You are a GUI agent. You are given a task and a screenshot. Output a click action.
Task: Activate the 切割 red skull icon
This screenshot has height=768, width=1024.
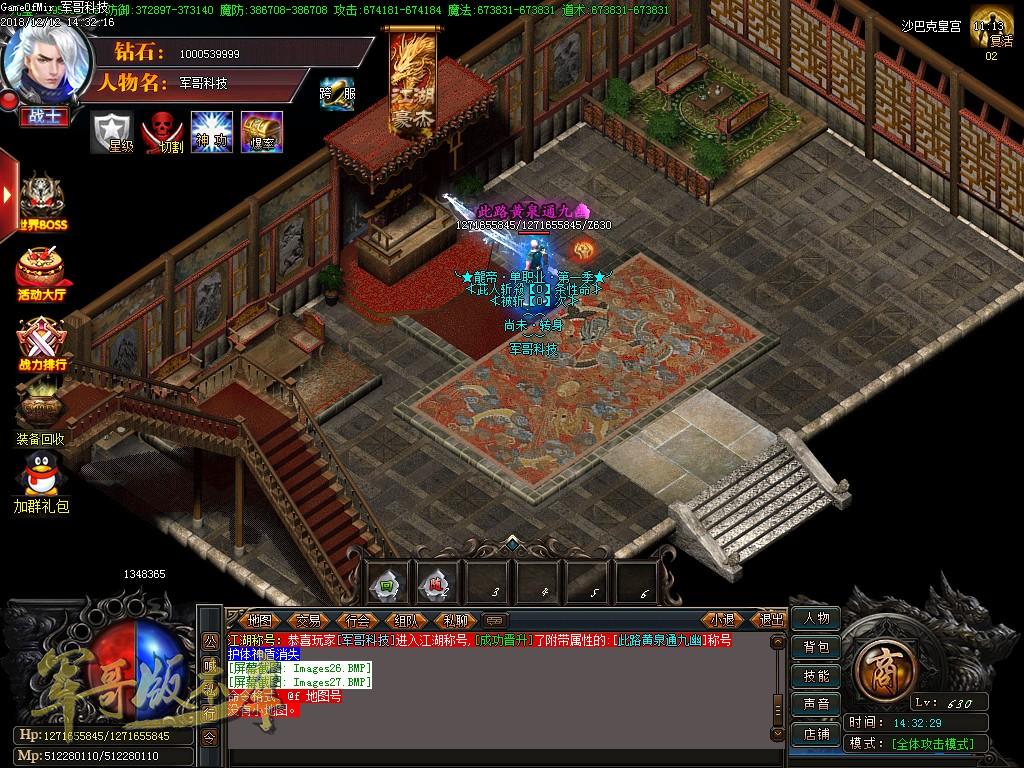(162, 132)
